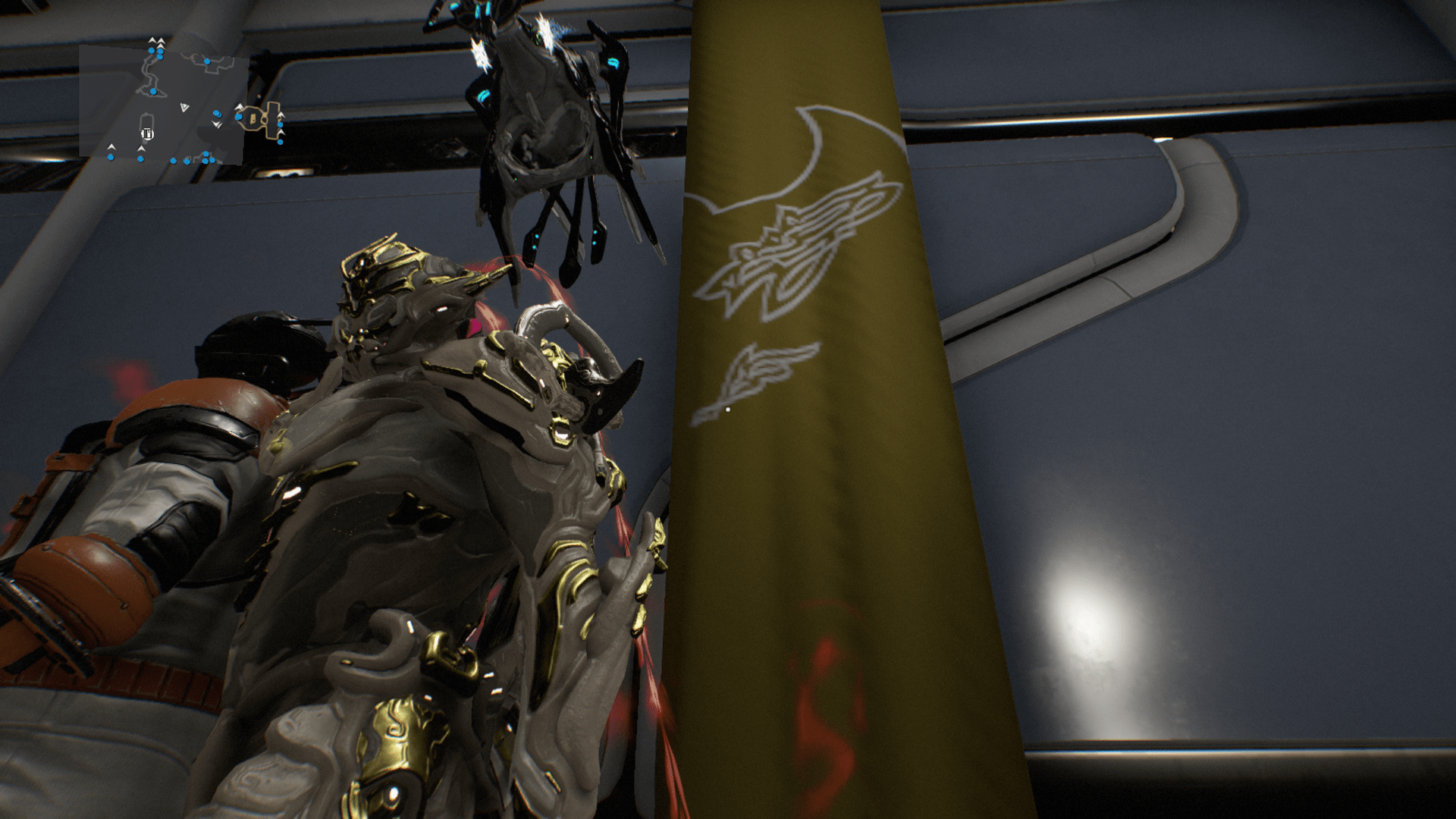Click the blue marker at the minimap's bottom-left corner
Viewport: 1456px width, 819px height.
click(111, 157)
